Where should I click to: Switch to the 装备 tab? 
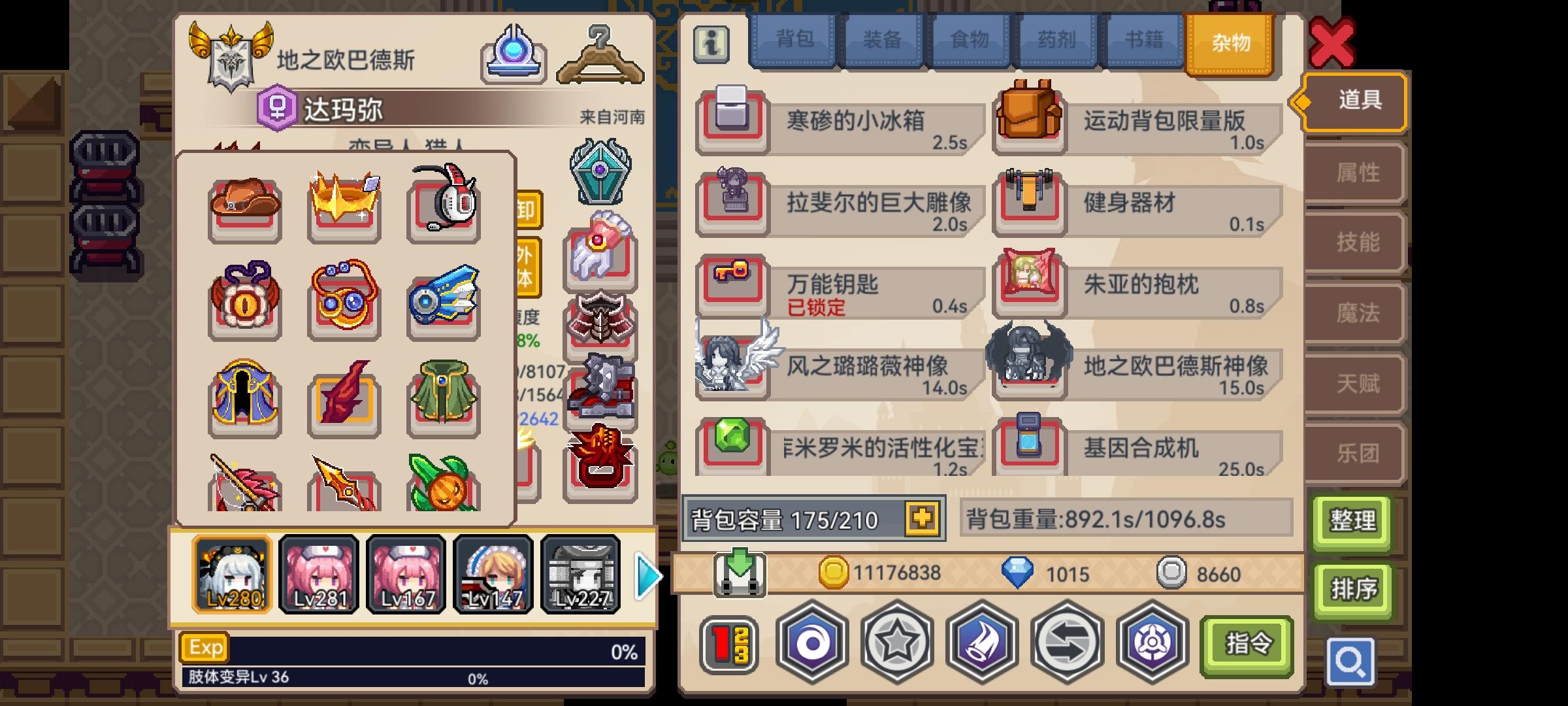pyautogui.click(x=881, y=41)
